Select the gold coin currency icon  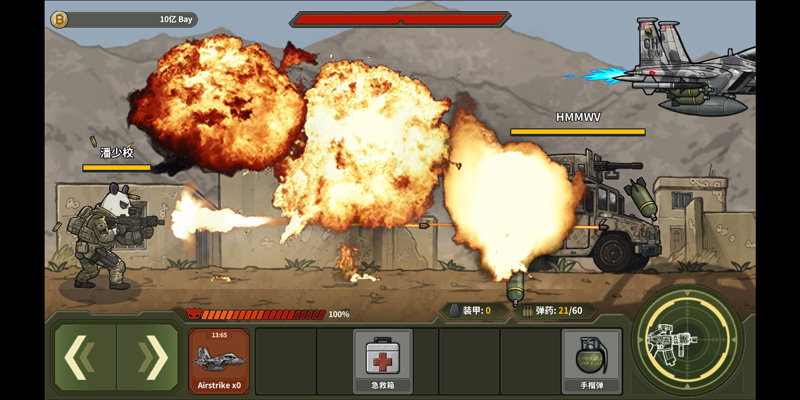(59, 19)
